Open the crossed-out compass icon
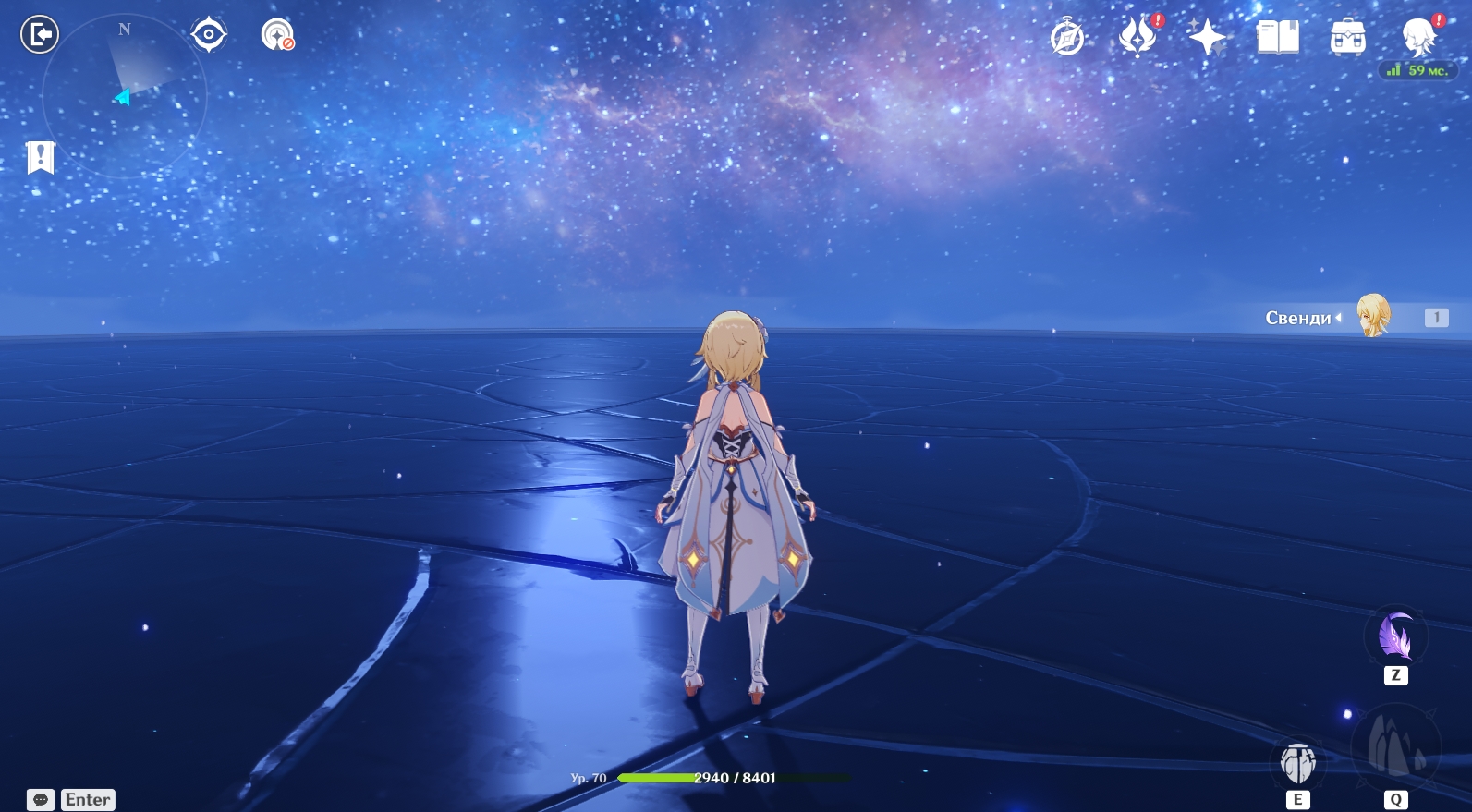This screenshot has width=1472, height=812. point(1067,39)
